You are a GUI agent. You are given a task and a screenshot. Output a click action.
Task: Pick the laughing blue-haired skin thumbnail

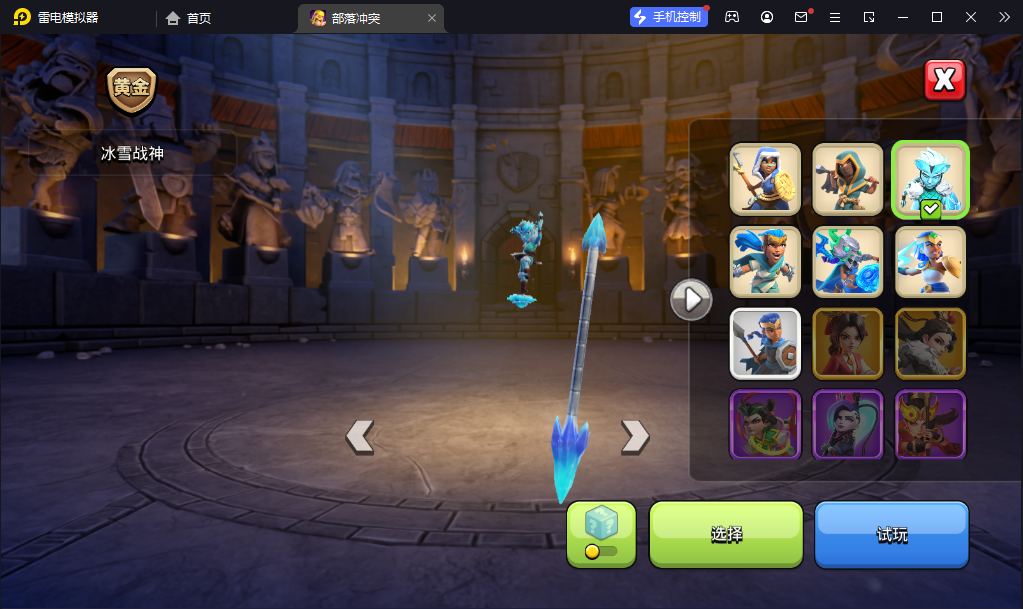click(765, 261)
